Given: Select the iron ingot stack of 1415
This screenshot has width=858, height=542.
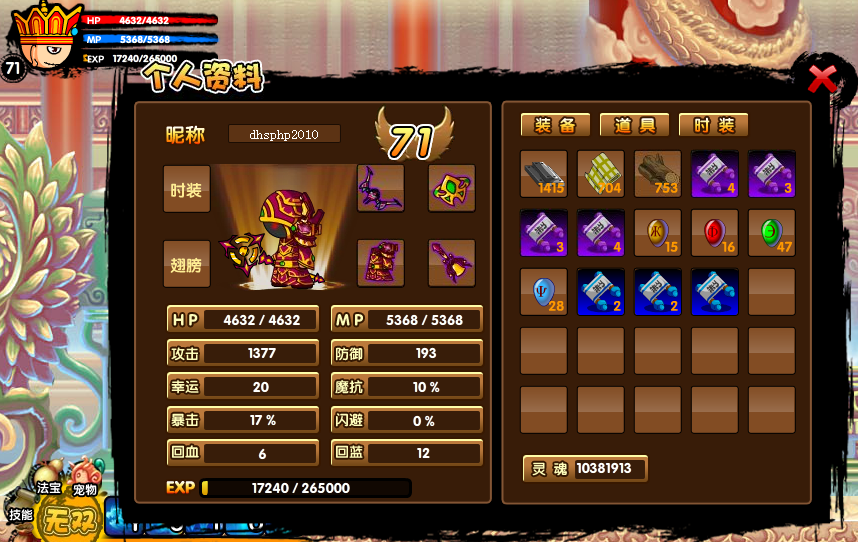Looking at the screenshot, I should point(544,174).
